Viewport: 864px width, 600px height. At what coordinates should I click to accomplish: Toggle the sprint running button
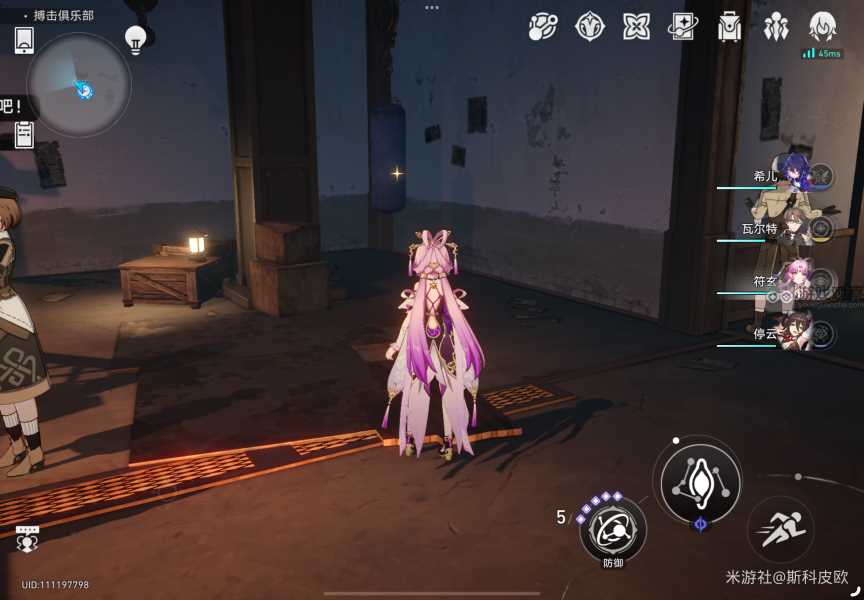coord(781,529)
